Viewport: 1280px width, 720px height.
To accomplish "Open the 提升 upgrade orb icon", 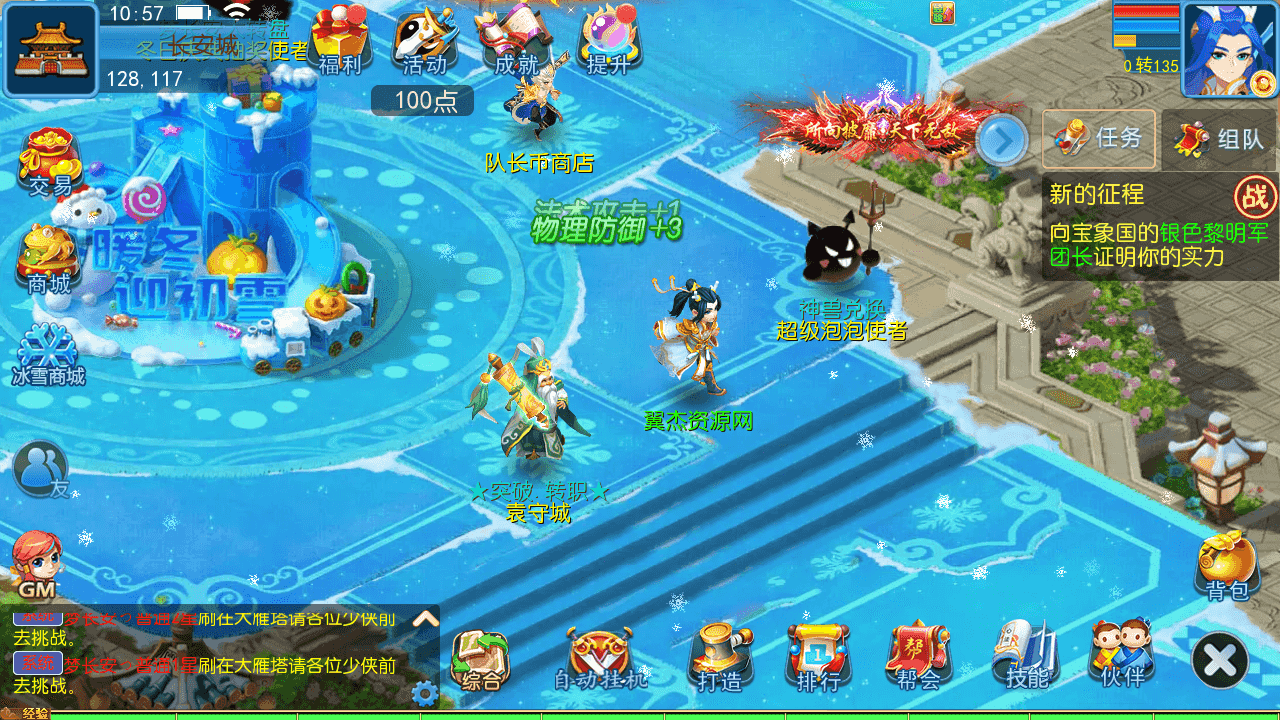I will coord(608,42).
